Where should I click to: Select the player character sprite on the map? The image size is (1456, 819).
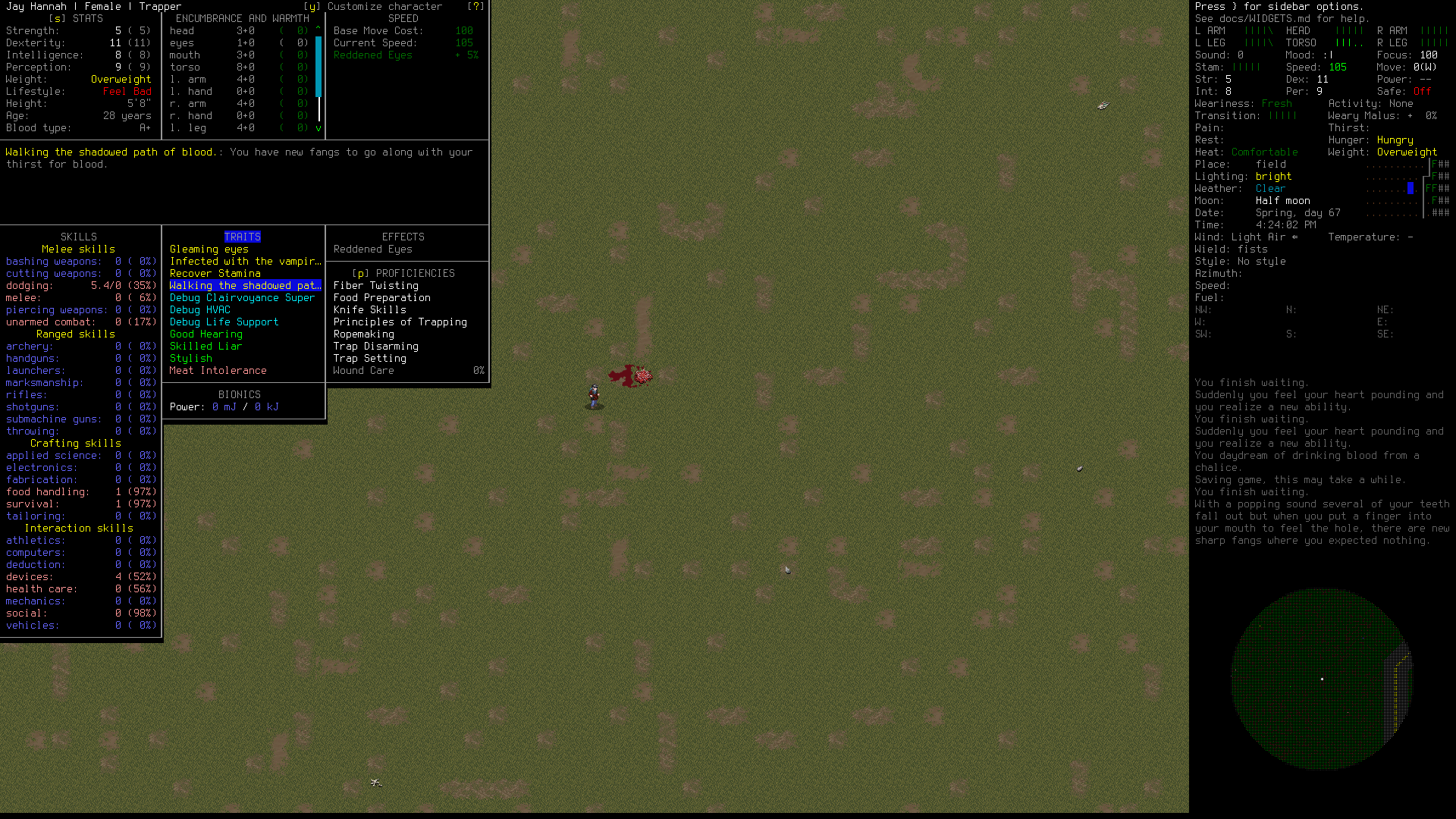[592, 396]
